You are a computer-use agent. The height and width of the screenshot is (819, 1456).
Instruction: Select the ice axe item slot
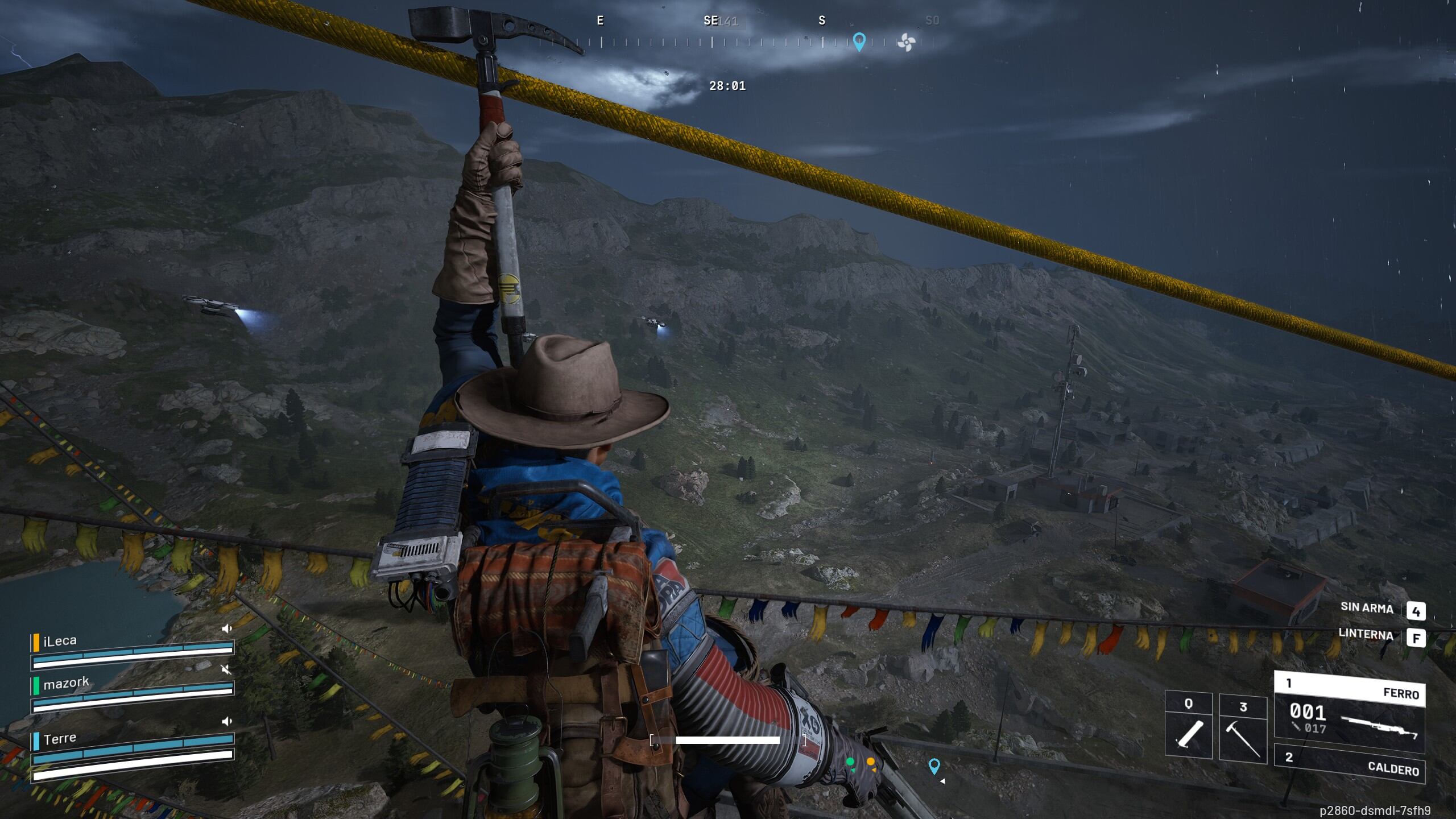coord(1243,728)
